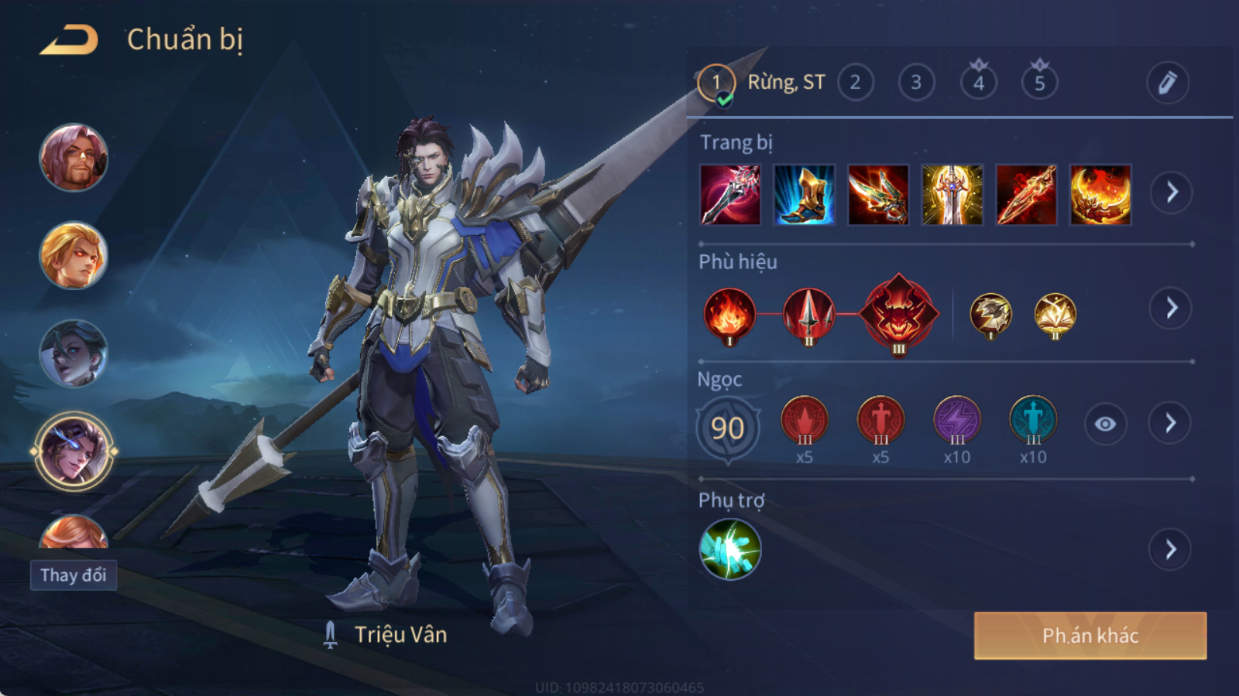1239x696 pixels.
Task: Select the purple lightning gem
Action: tap(957, 421)
